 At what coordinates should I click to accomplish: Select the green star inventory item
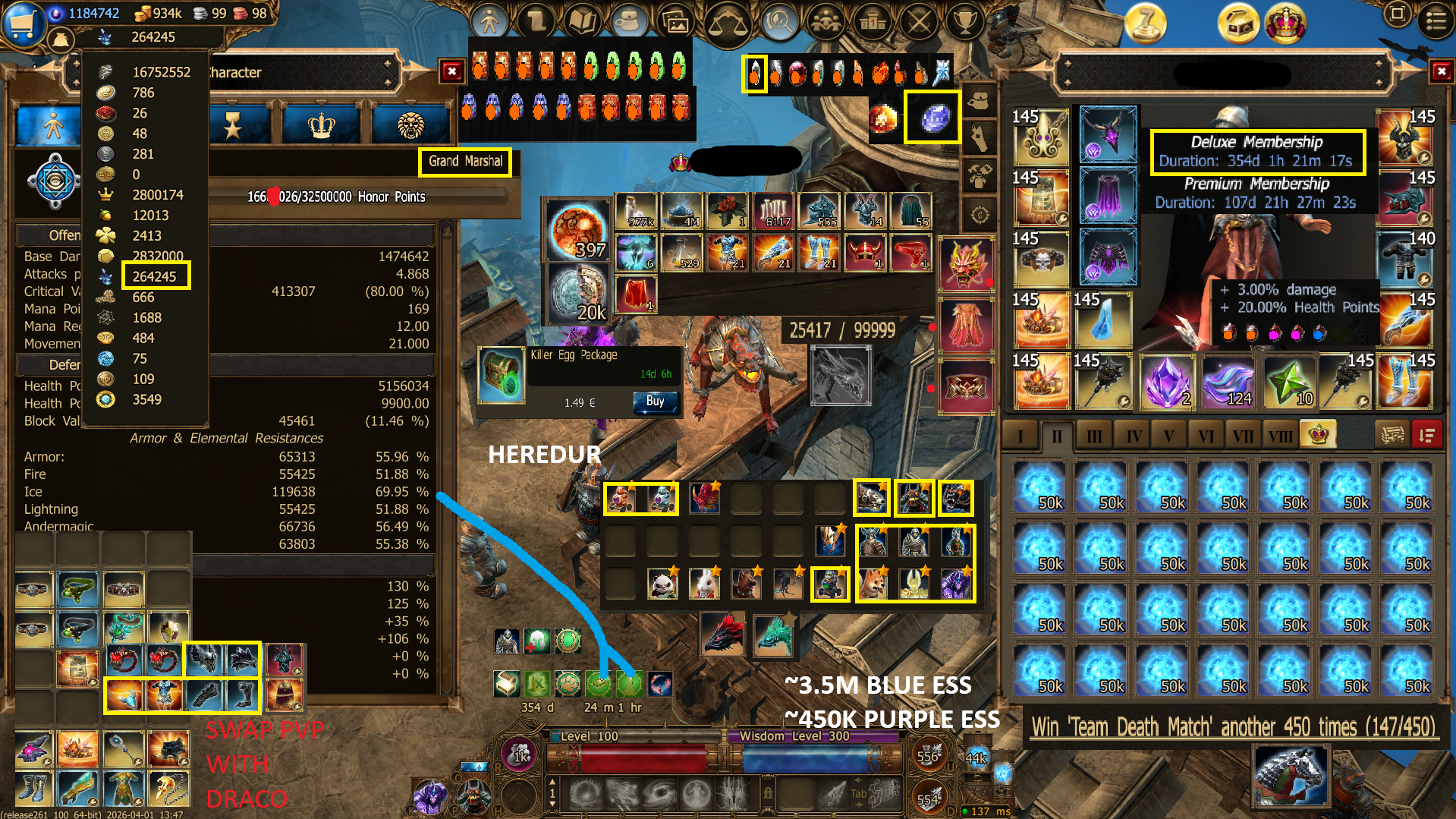pyautogui.click(x=1288, y=383)
